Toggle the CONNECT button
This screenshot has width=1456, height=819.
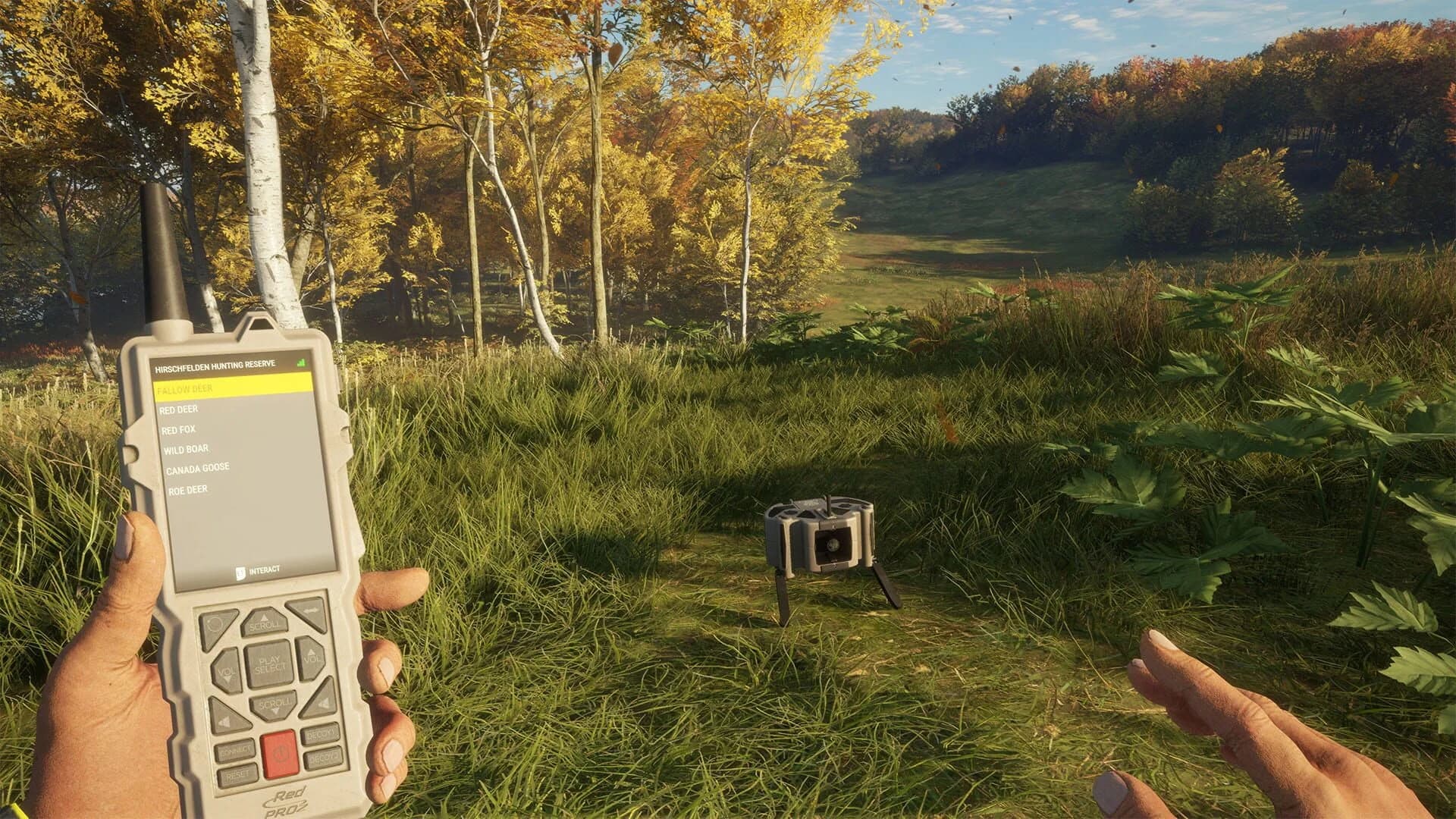point(236,749)
